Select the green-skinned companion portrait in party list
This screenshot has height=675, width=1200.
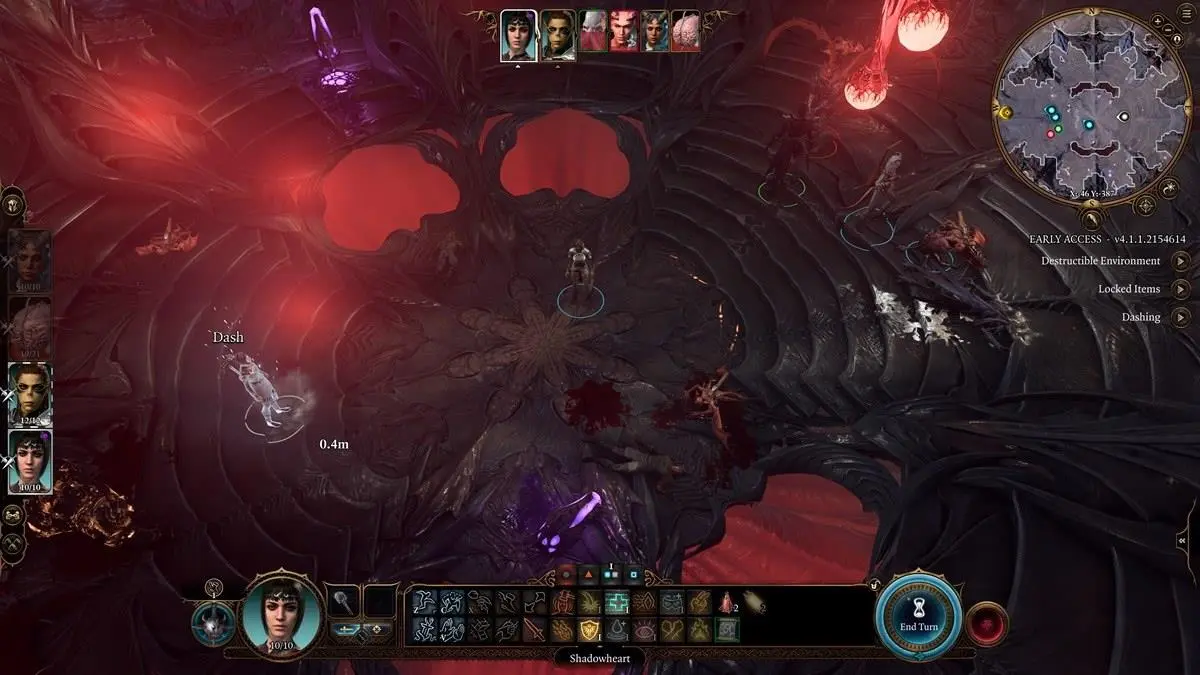[30, 393]
